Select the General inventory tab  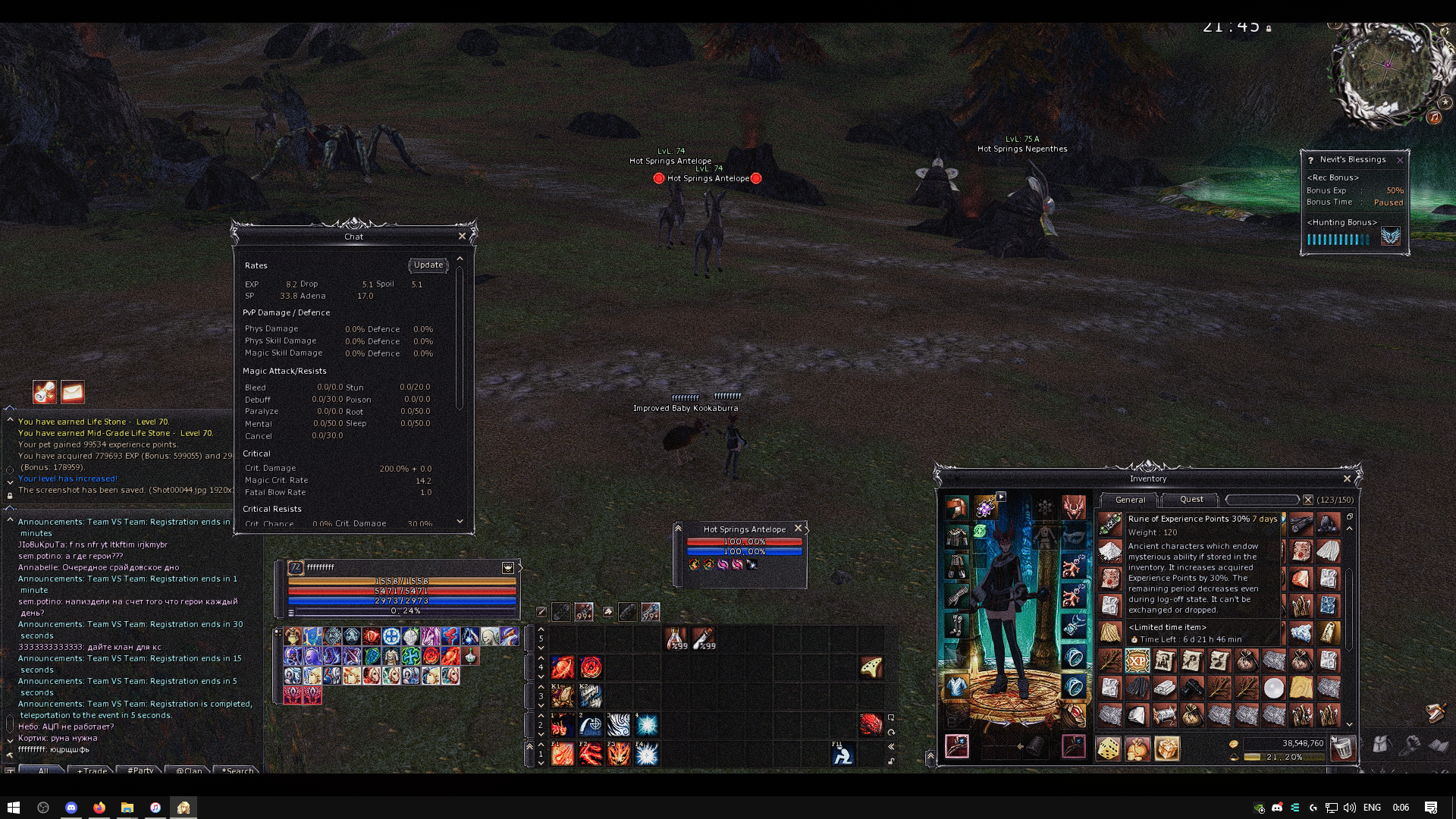(x=1130, y=500)
